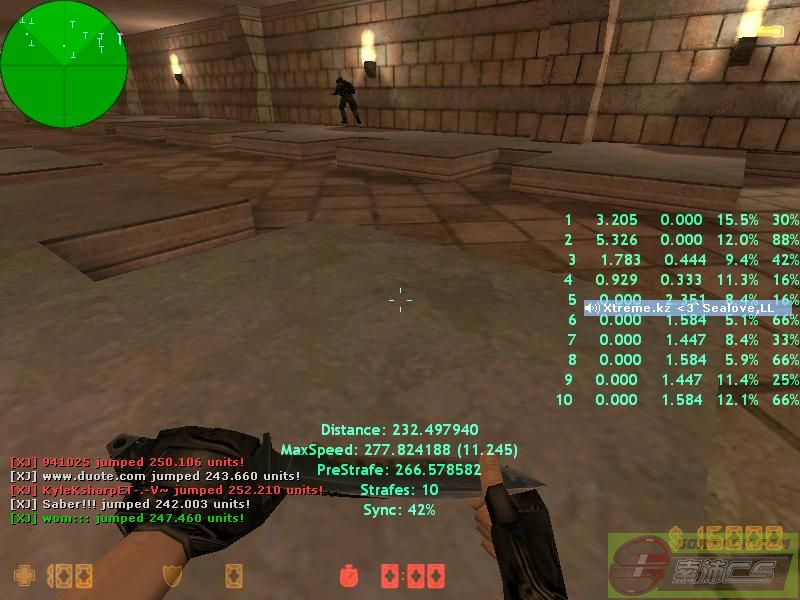Click the www.duote.com chat line
This screenshot has height=600, width=800.
click(155, 475)
